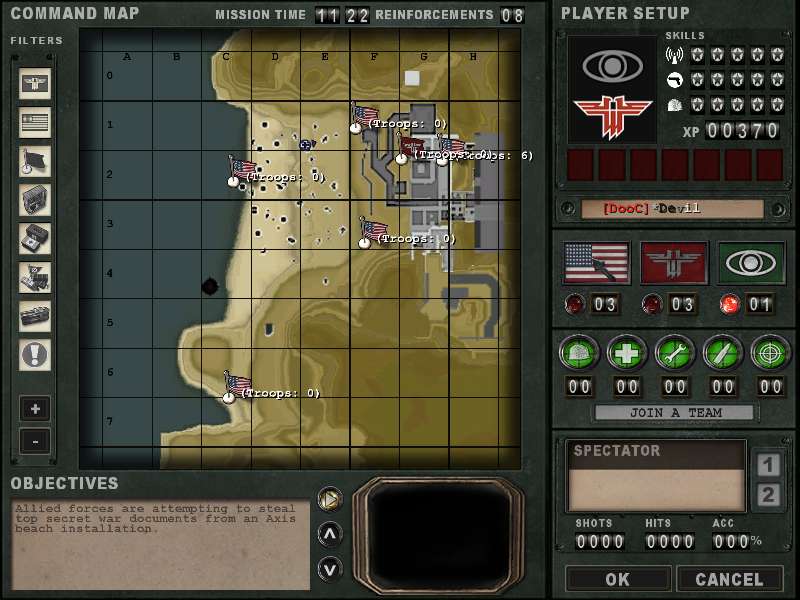Screen dimensions: 800x600
Task: Join the Allies team via the American flag
Action: (597, 263)
